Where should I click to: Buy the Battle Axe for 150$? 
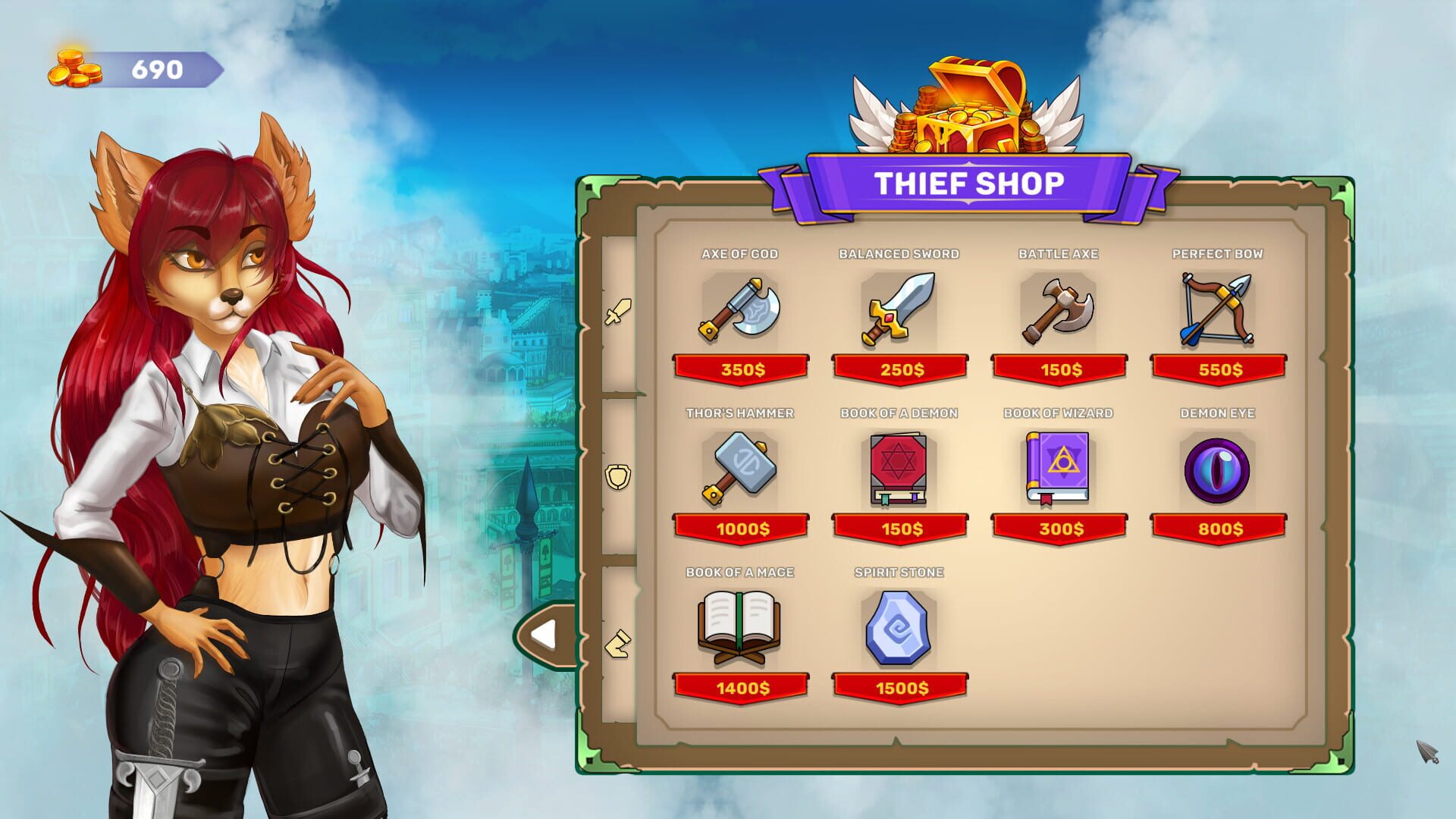1059,369
